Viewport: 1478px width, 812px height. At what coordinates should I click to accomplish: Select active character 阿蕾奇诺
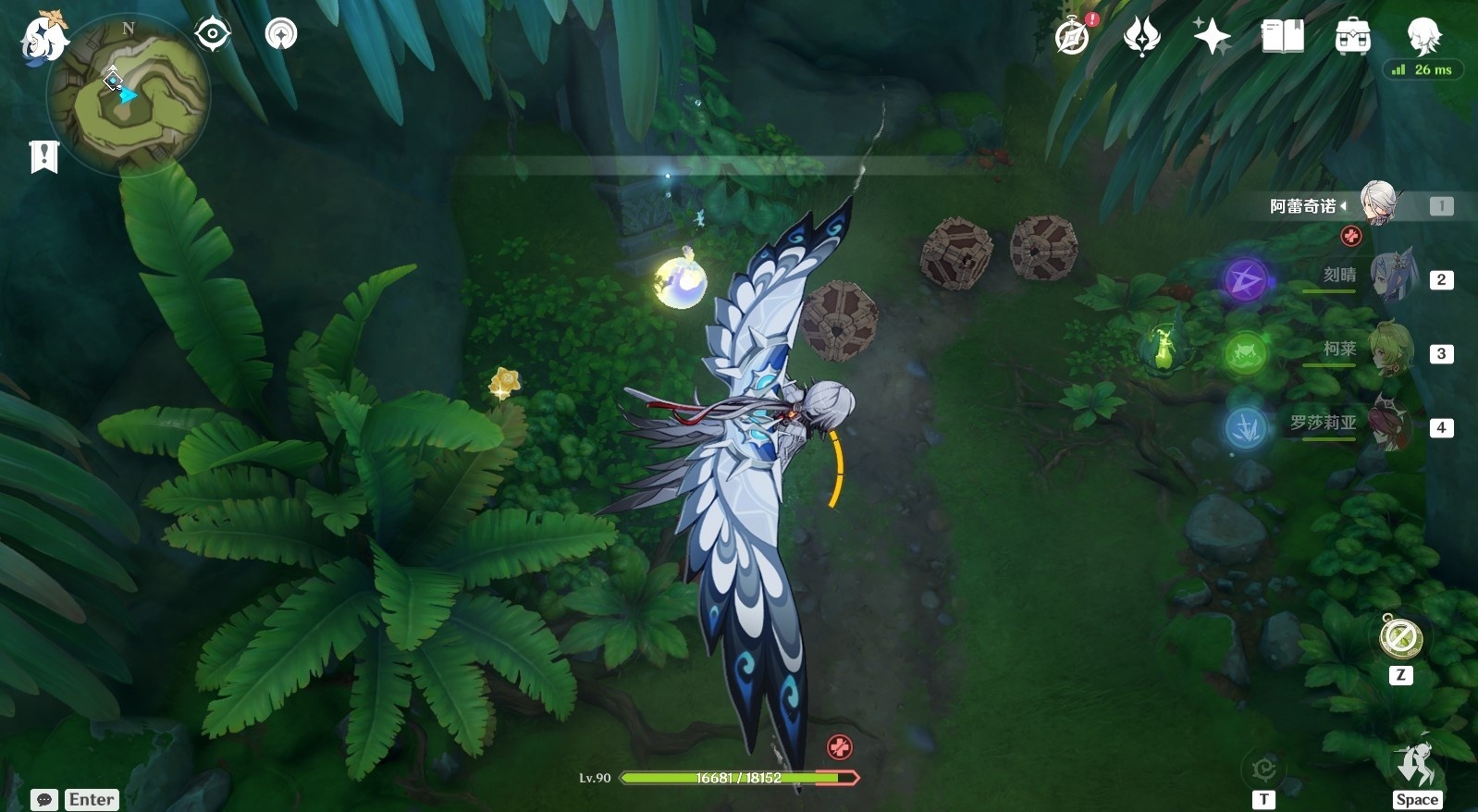[x=1378, y=203]
